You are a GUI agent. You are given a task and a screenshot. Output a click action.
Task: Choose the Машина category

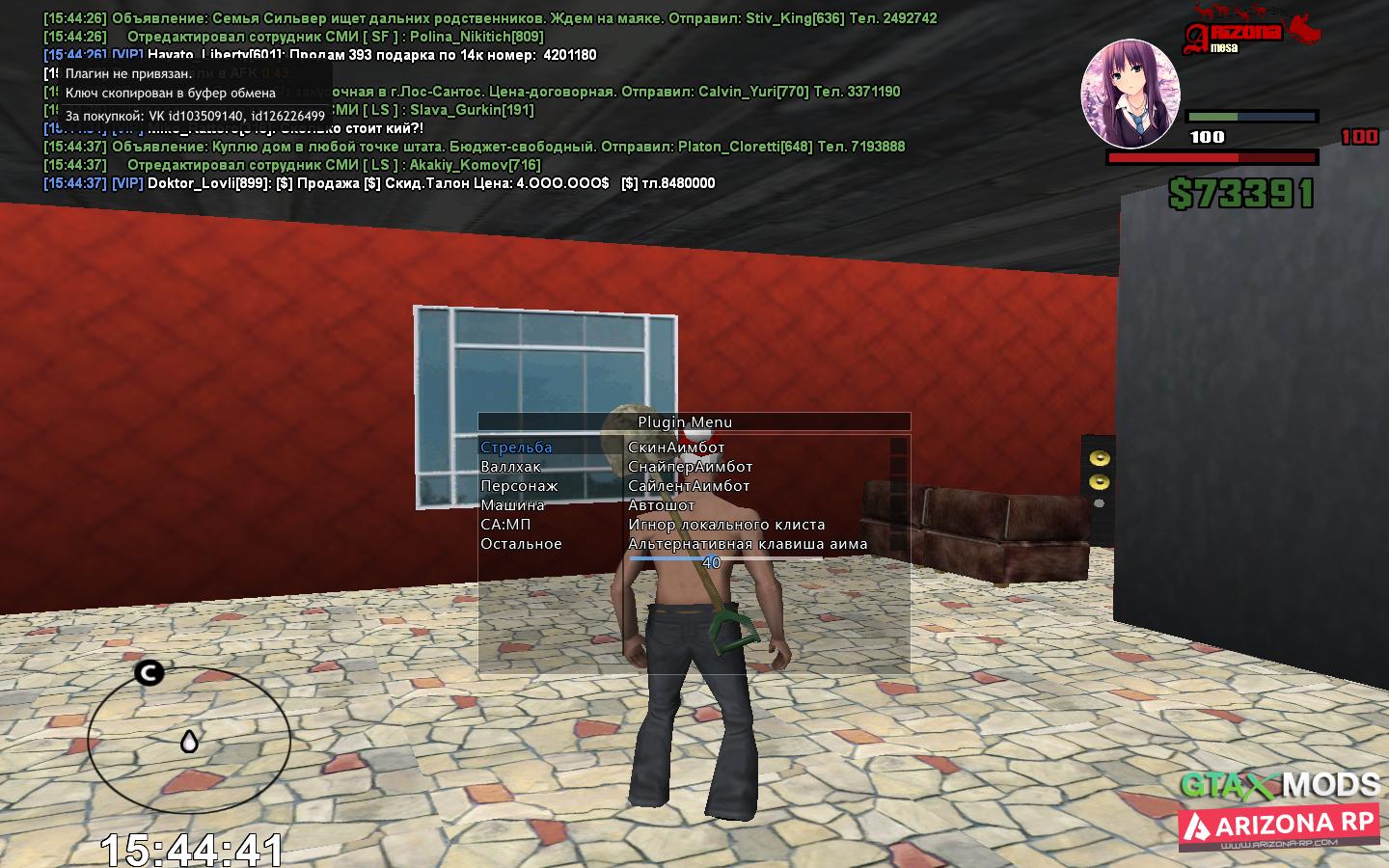pyautogui.click(x=512, y=505)
